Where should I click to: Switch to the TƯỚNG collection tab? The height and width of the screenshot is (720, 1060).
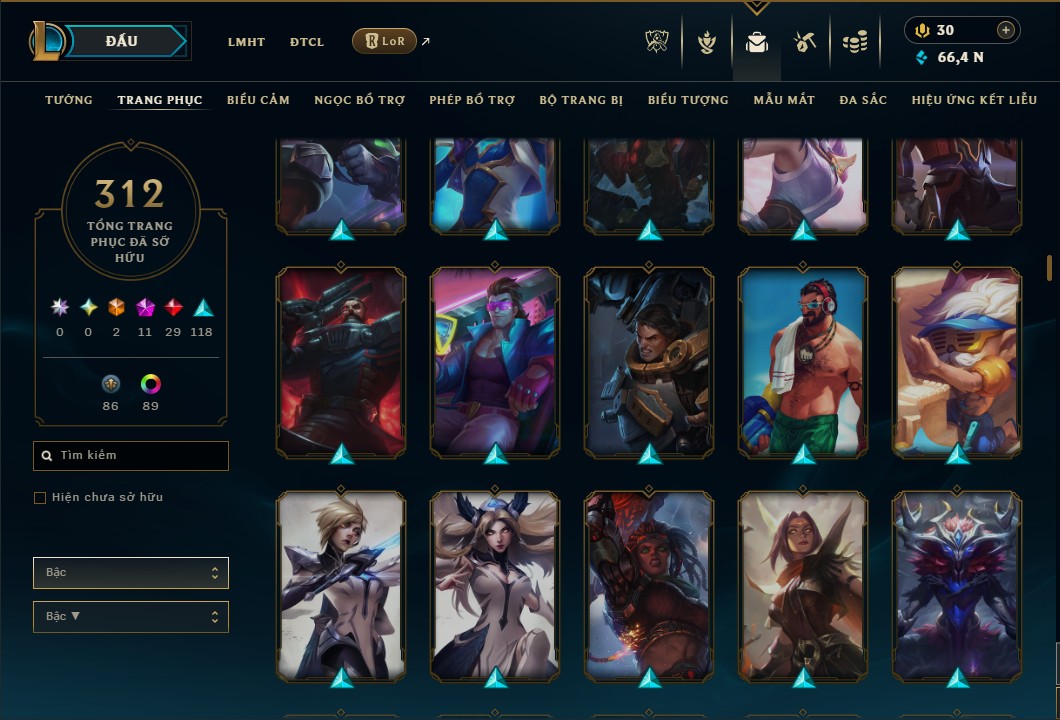click(x=69, y=100)
